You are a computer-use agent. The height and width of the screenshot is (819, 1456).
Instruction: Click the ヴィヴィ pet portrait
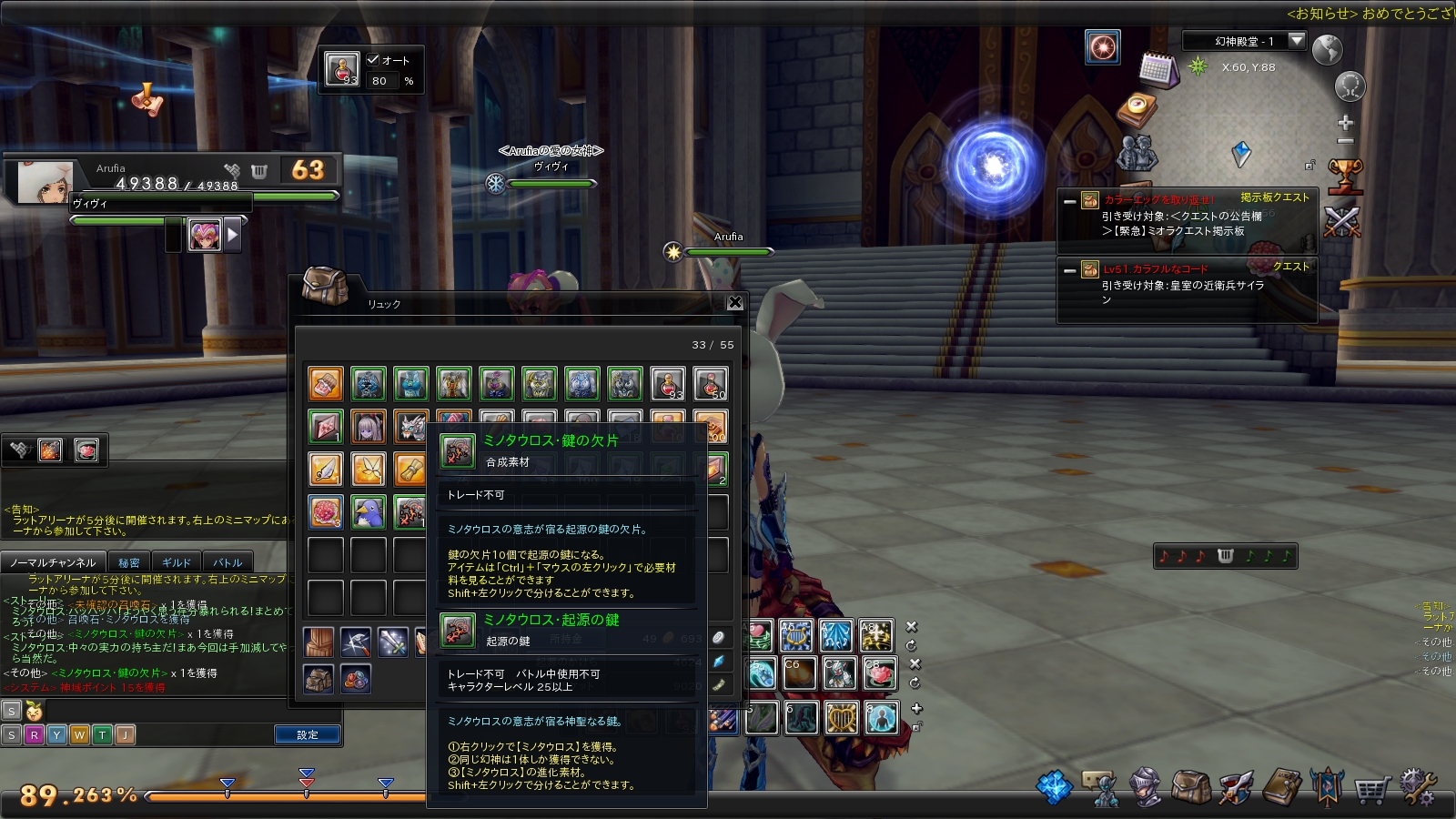[x=205, y=235]
